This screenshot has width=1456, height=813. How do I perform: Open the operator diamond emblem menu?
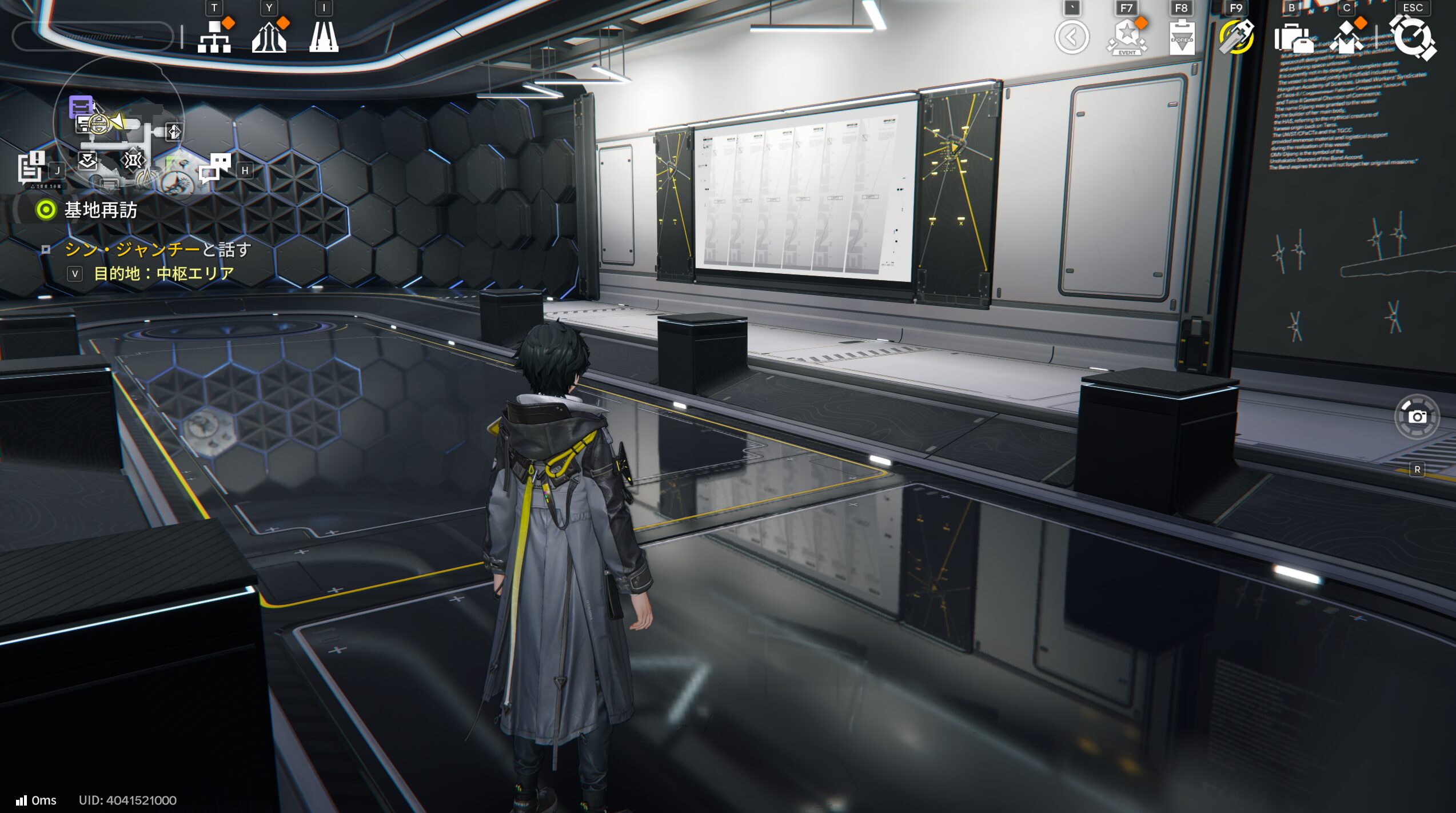click(1346, 38)
